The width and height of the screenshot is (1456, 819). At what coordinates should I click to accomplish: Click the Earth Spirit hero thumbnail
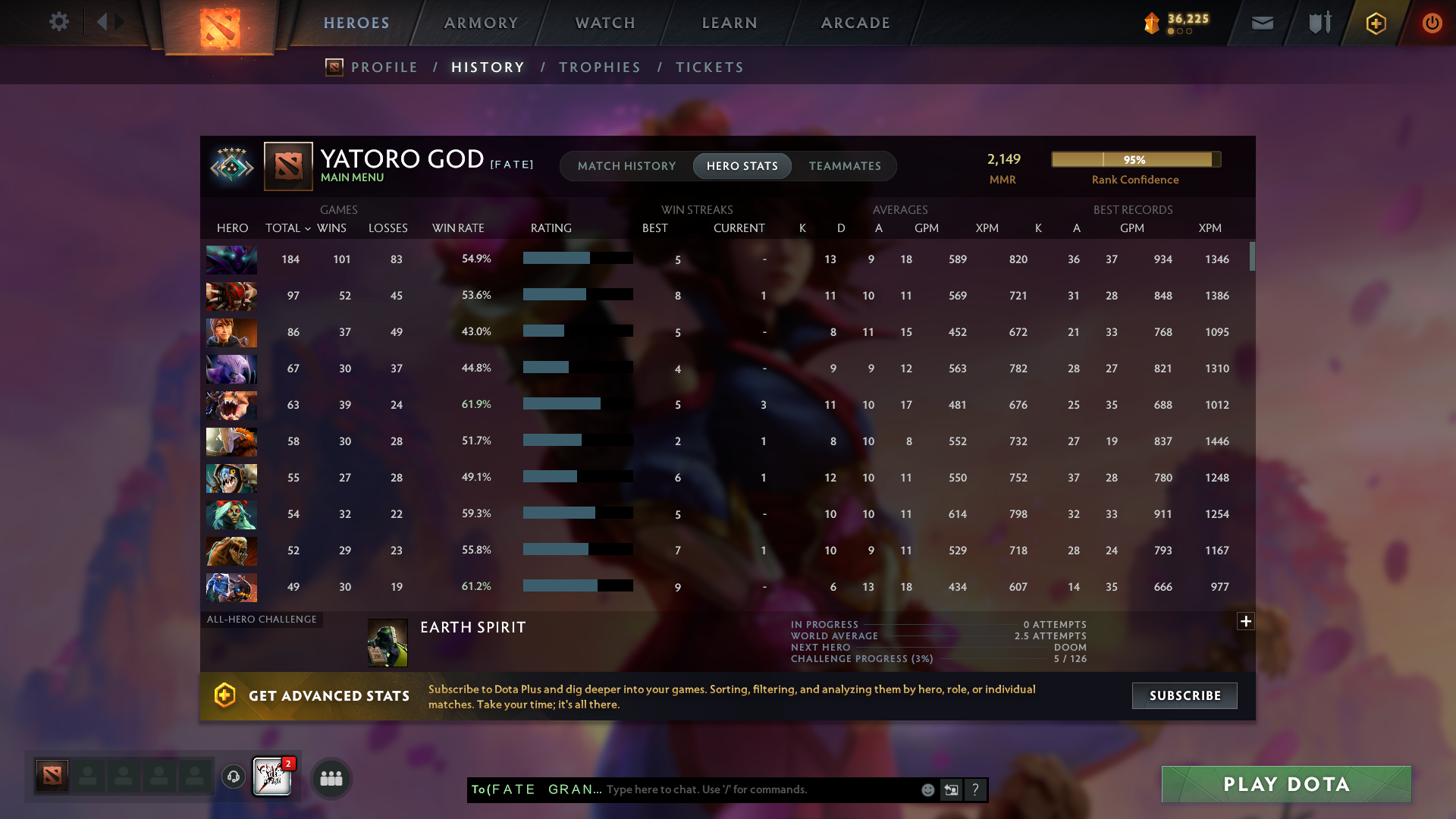[x=387, y=642]
